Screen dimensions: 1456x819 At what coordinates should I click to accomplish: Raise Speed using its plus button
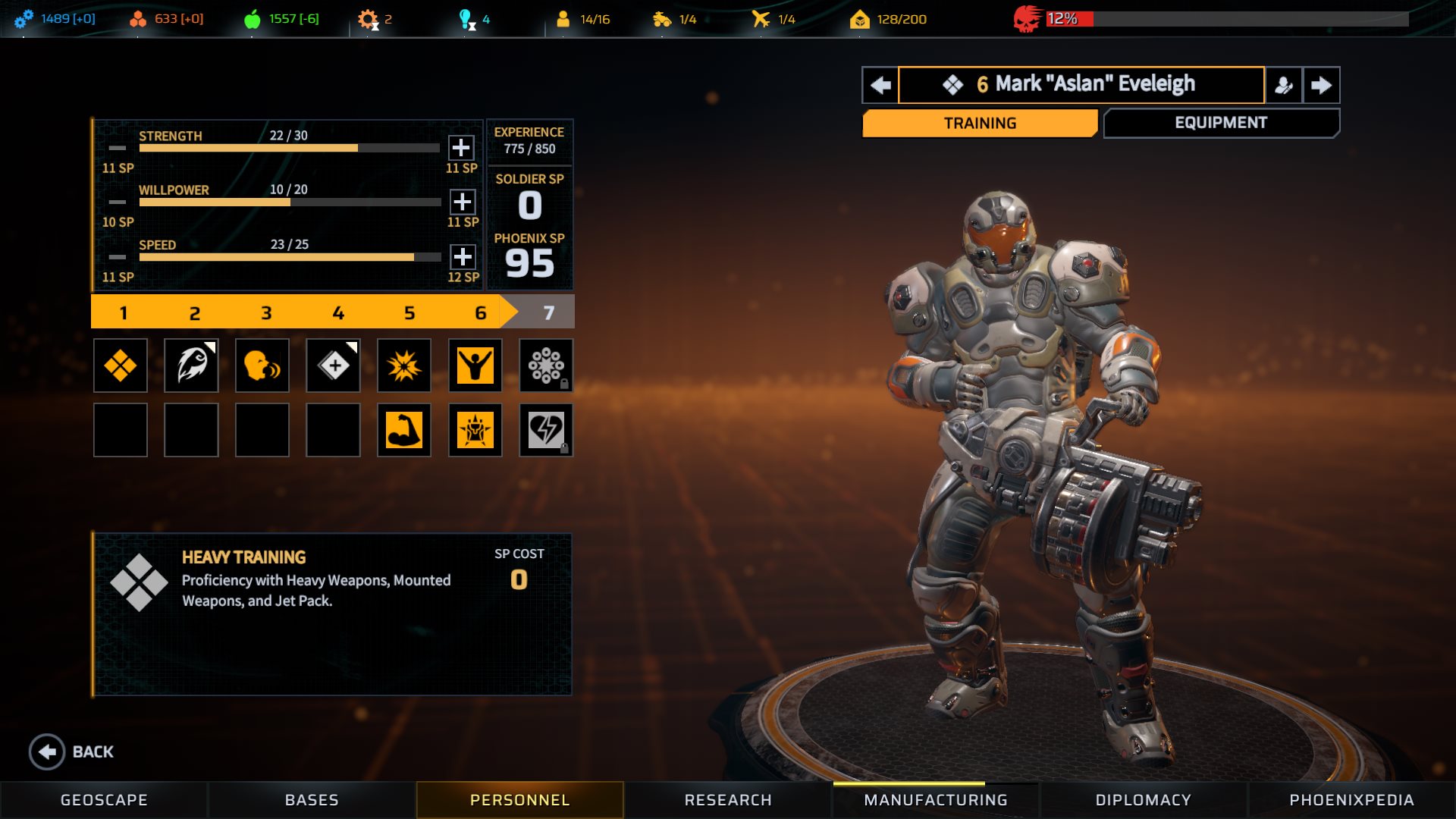(463, 256)
